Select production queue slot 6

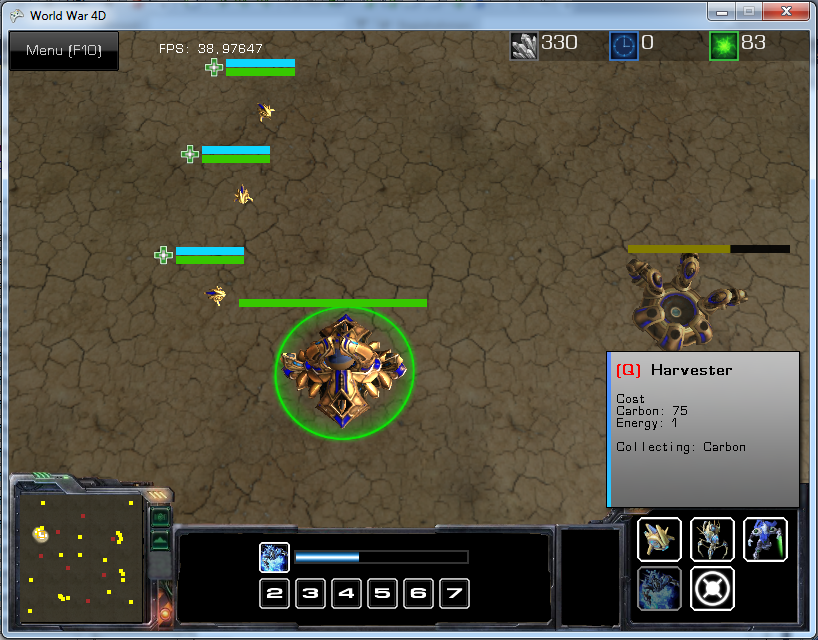(418, 594)
